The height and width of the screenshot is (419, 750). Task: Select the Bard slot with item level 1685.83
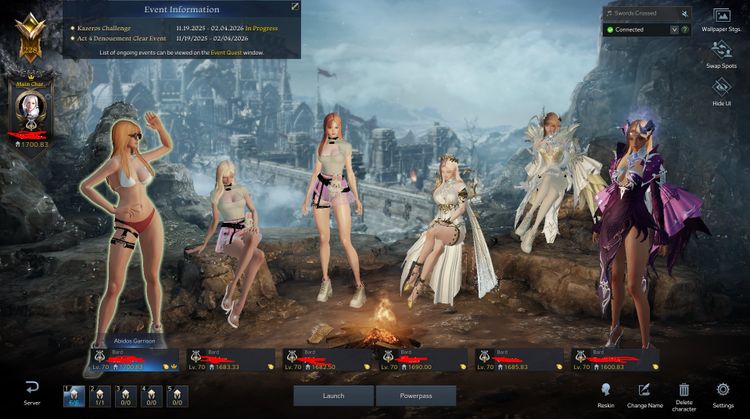pyautogui.click(x=517, y=360)
